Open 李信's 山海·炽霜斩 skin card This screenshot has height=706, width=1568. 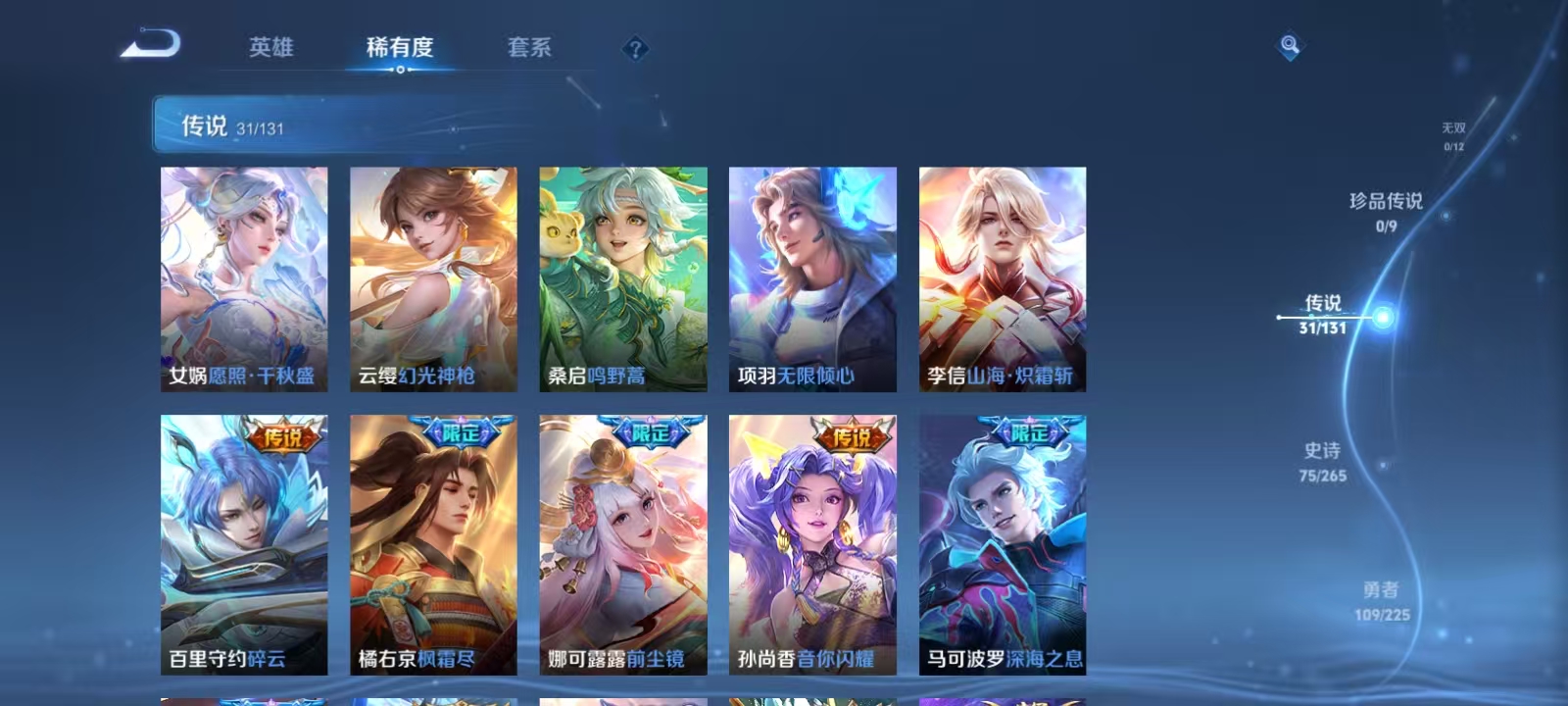pyautogui.click(x=1002, y=277)
